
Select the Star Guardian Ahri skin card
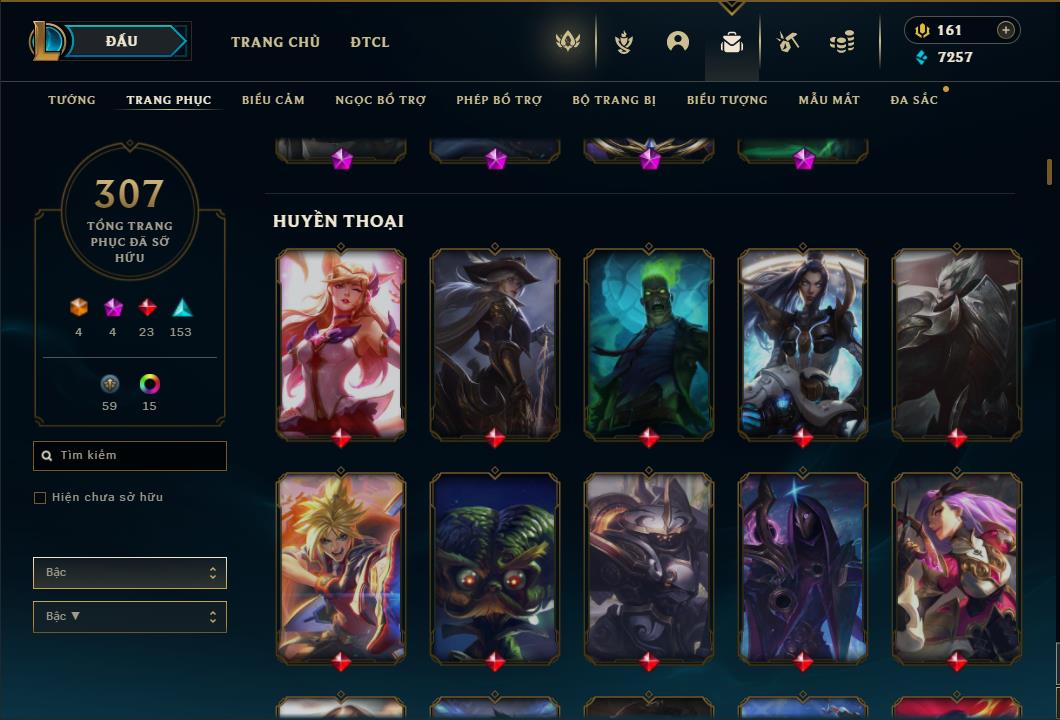(x=341, y=342)
